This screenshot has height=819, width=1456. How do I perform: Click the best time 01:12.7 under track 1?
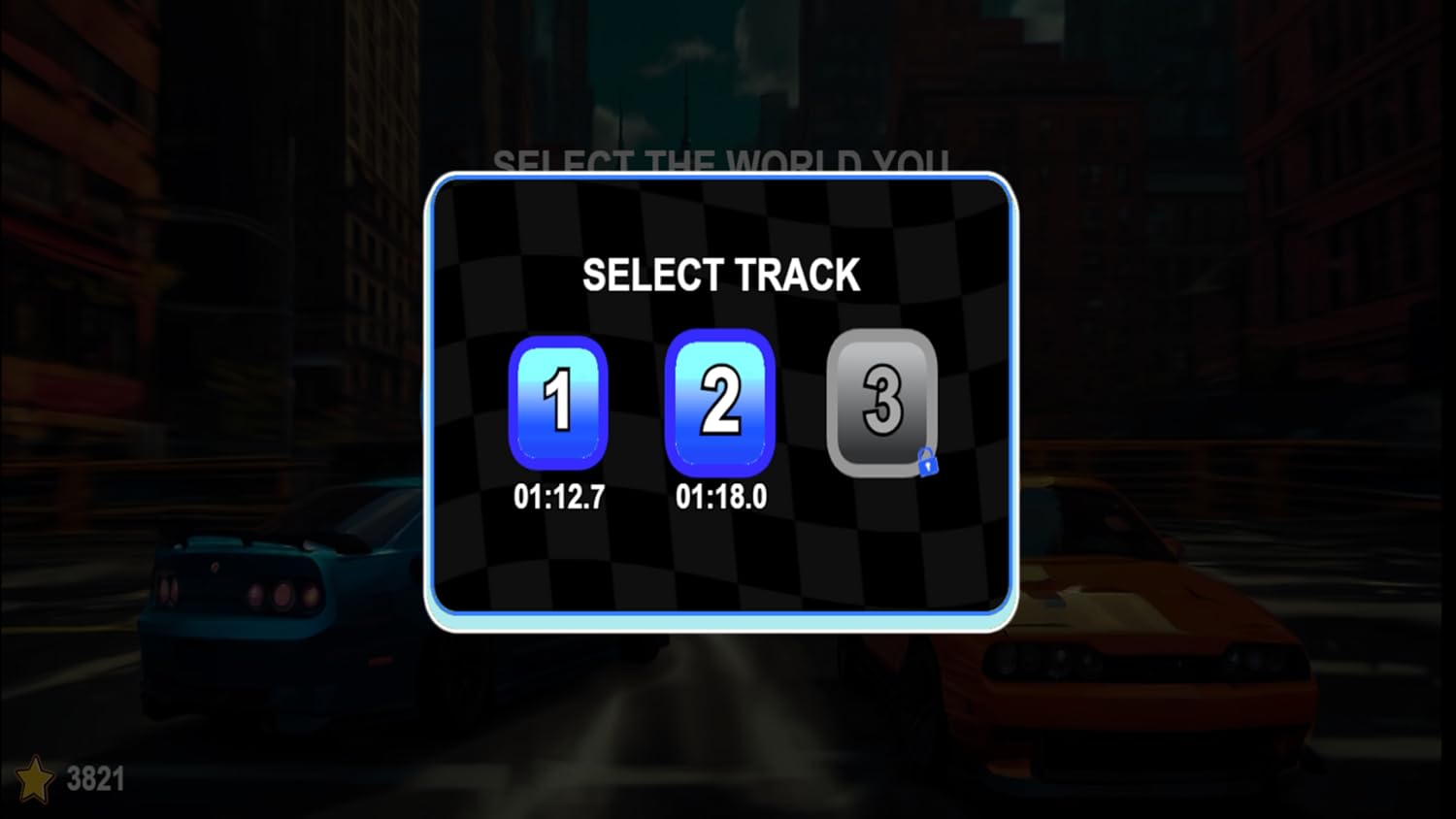coord(558,497)
